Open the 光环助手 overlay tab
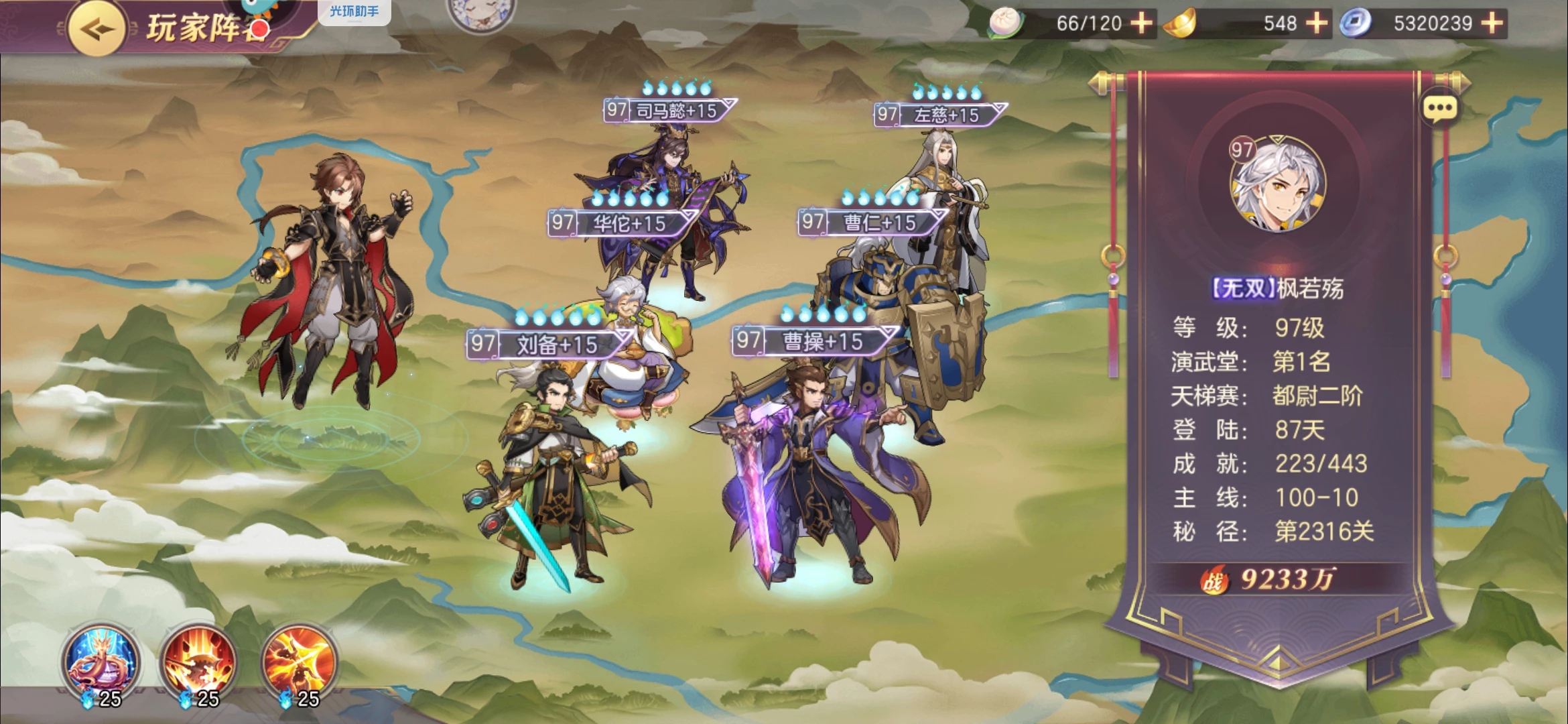Viewport: 1568px width, 724px height. tap(354, 11)
